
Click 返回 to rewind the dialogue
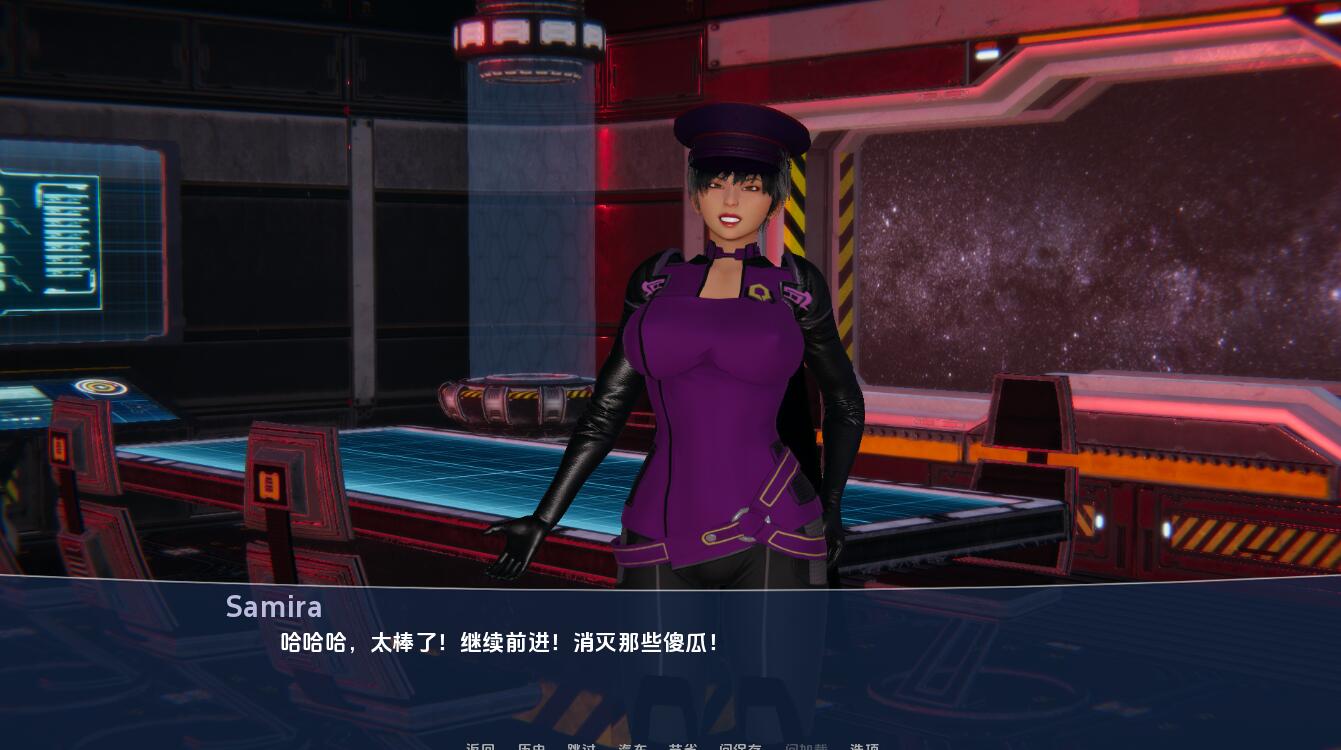click(480, 748)
